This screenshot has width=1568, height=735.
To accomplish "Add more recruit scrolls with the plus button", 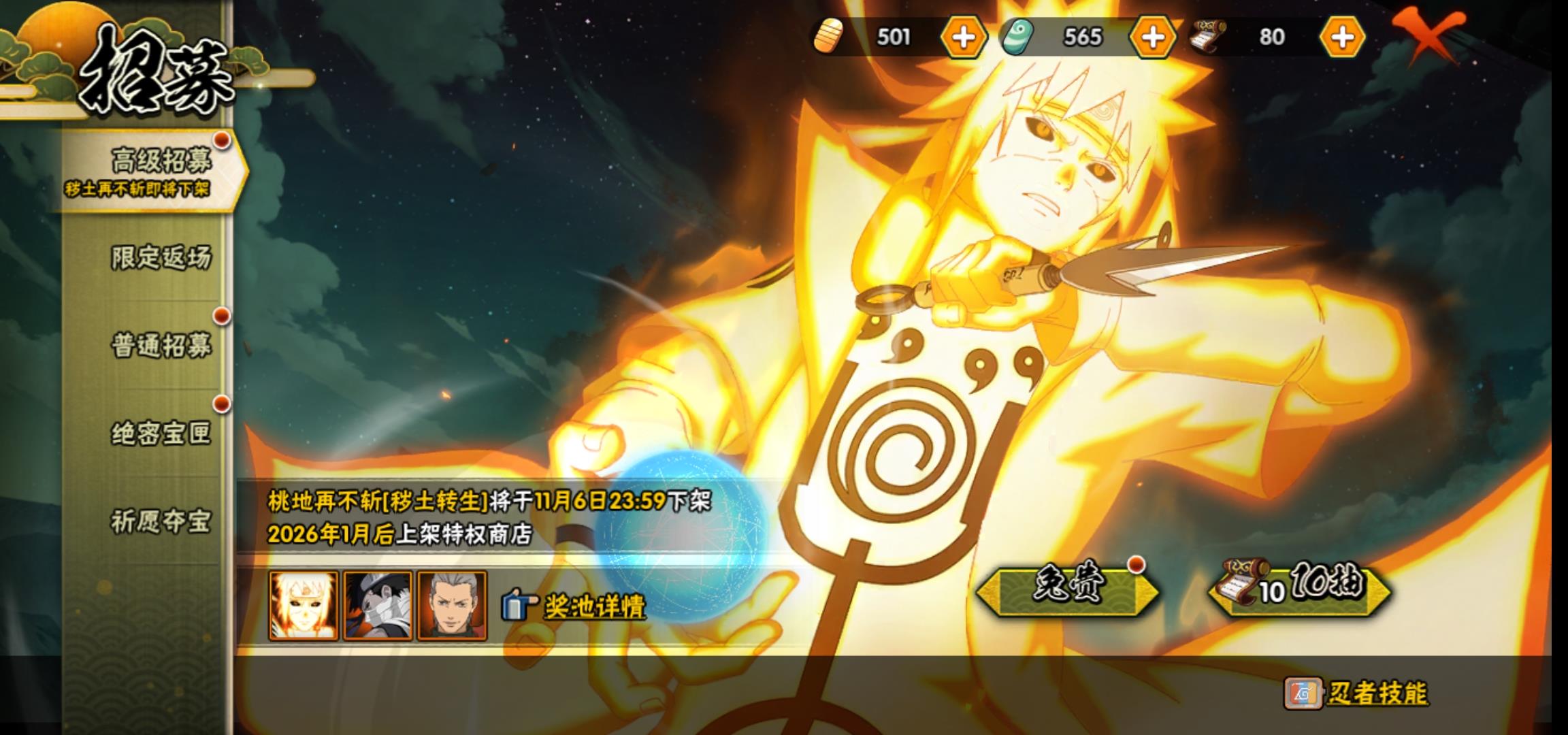I will [1341, 37].
